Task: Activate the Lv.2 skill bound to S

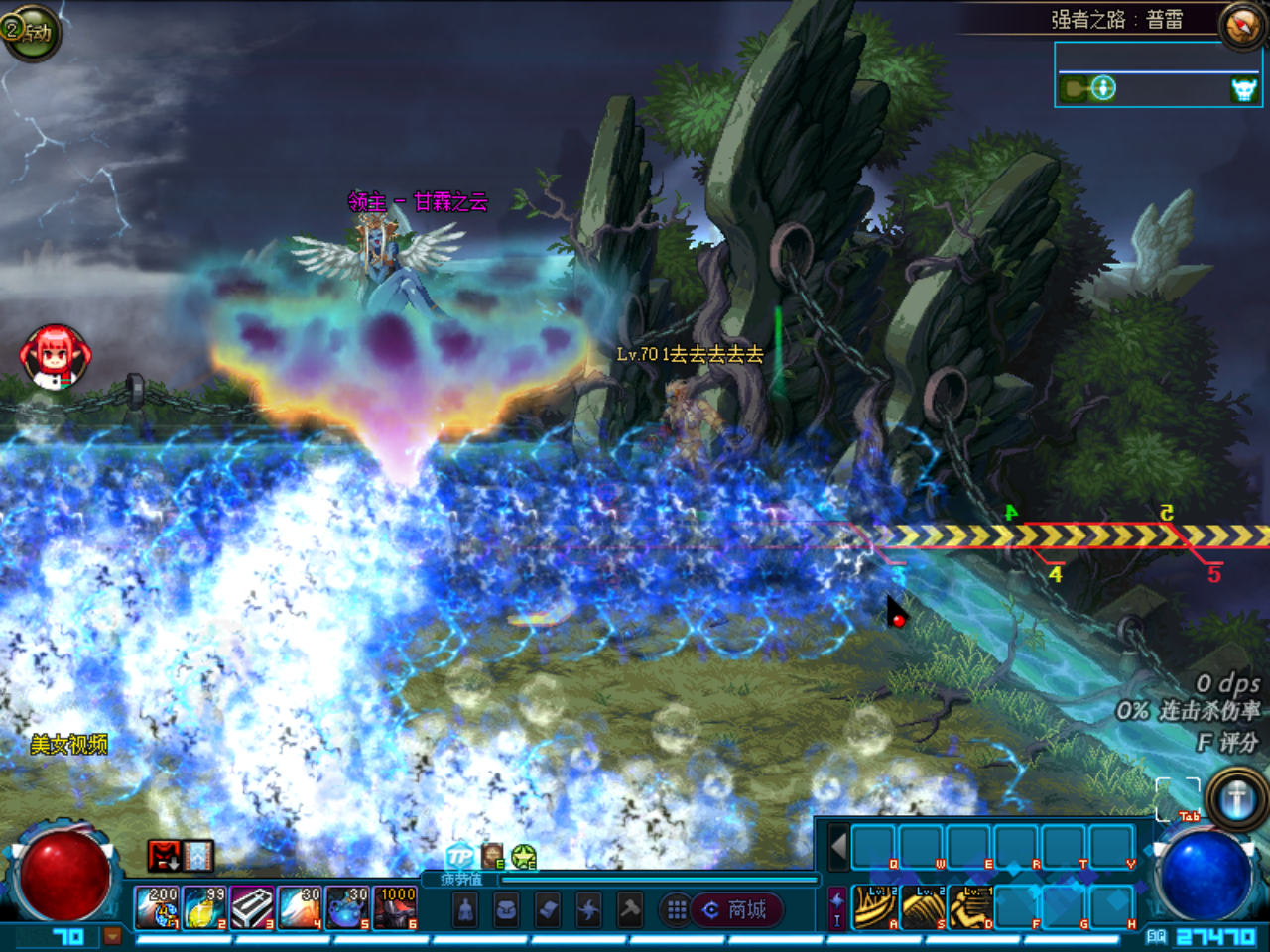Action: coord(923,907)
